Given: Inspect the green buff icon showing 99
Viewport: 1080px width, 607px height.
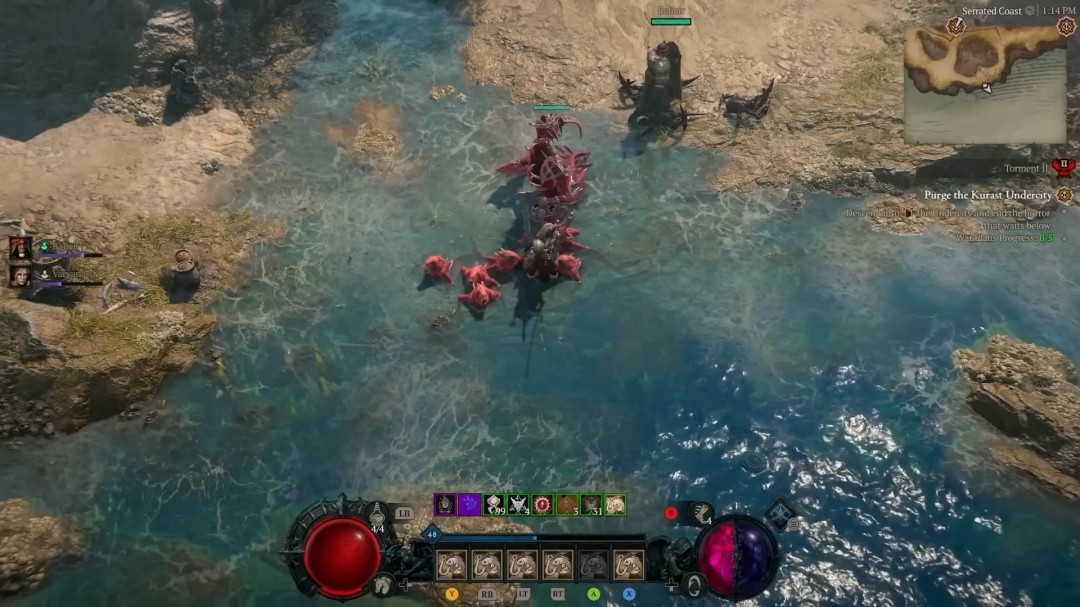Looking at the screenshot, I should (494, 505).
